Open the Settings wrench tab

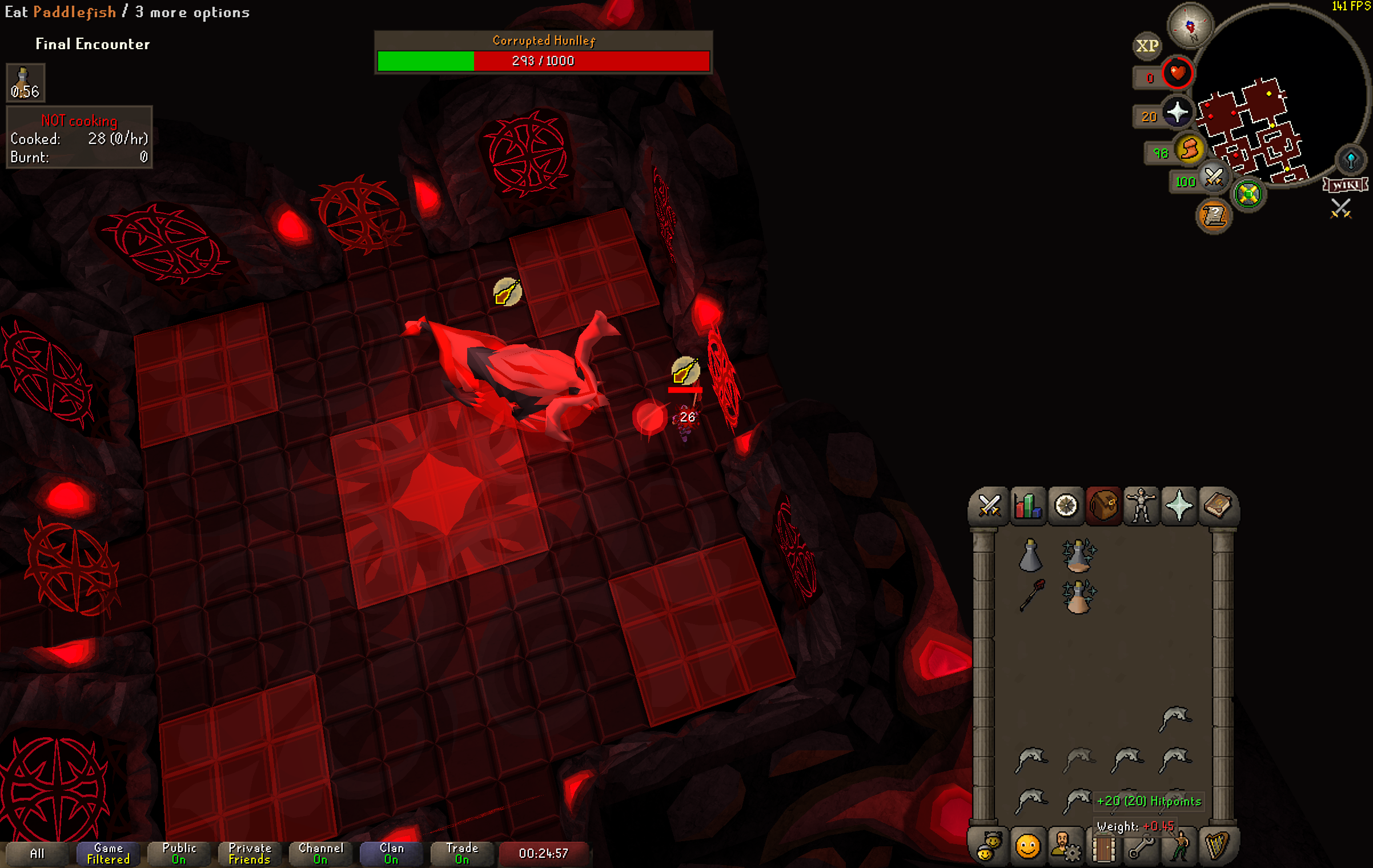(1141, 847)
